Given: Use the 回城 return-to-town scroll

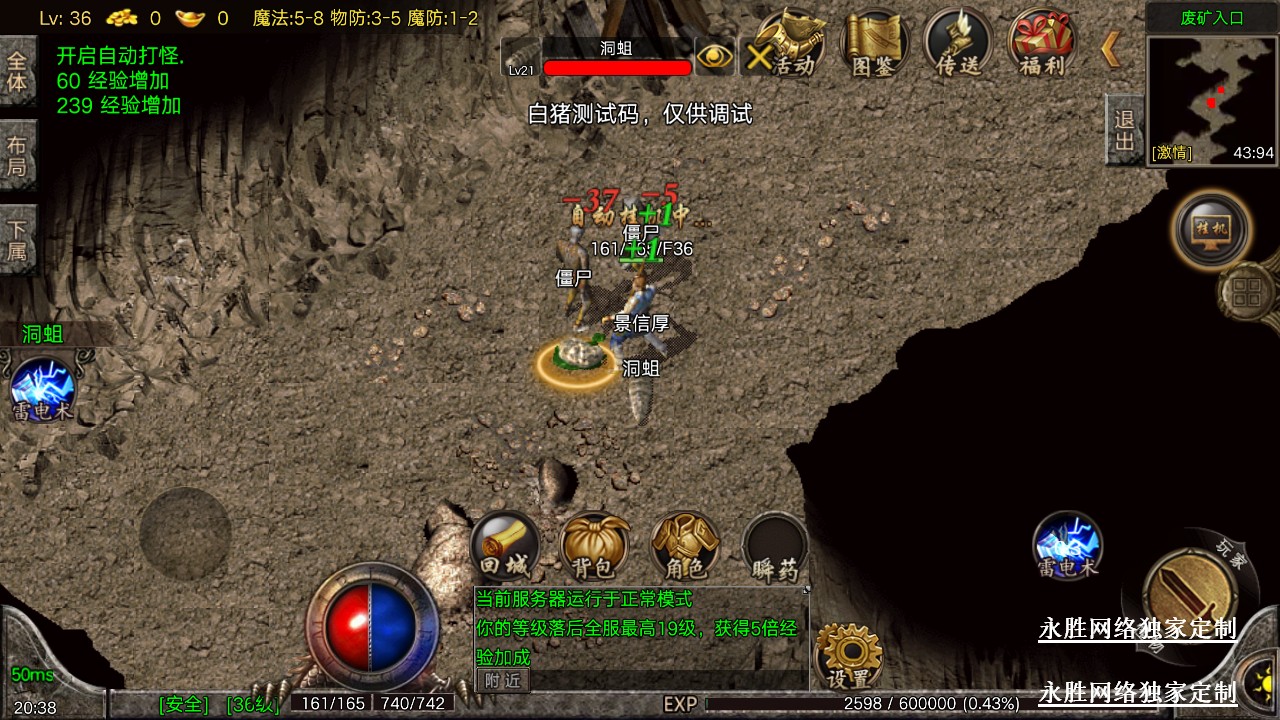Looking at the screenshot, I should [505, 546].
